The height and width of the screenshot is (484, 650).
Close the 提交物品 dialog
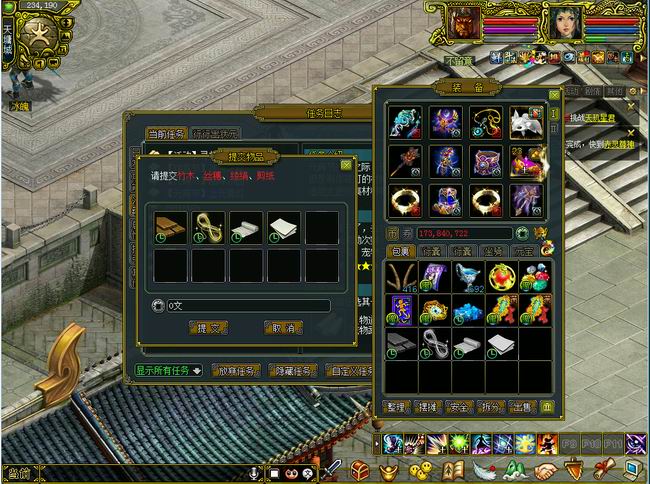346,164
